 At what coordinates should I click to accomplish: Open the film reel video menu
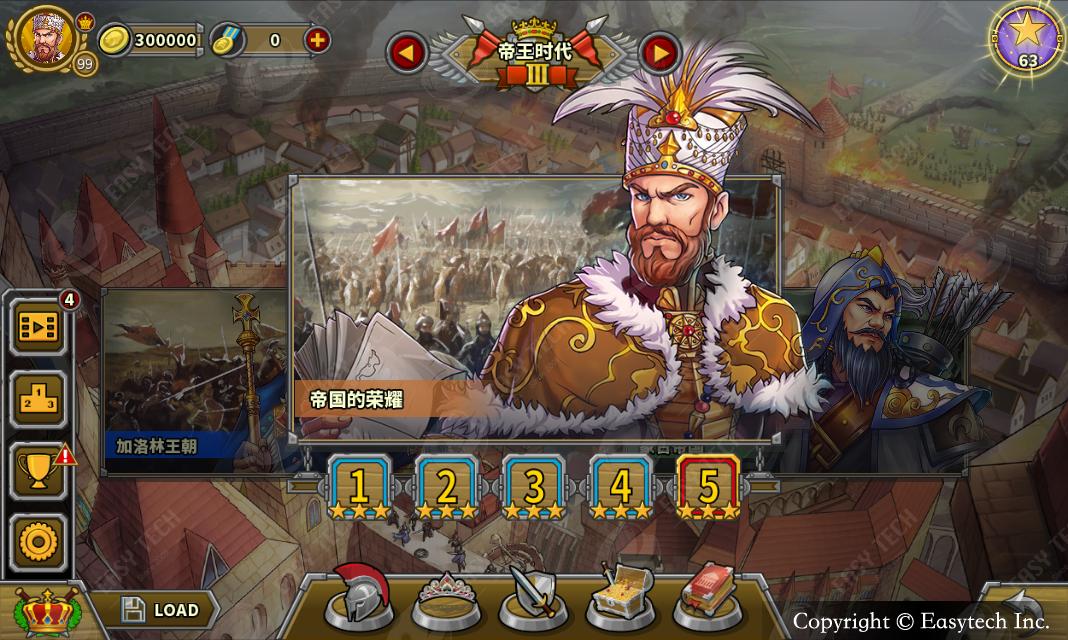[39, 327]
